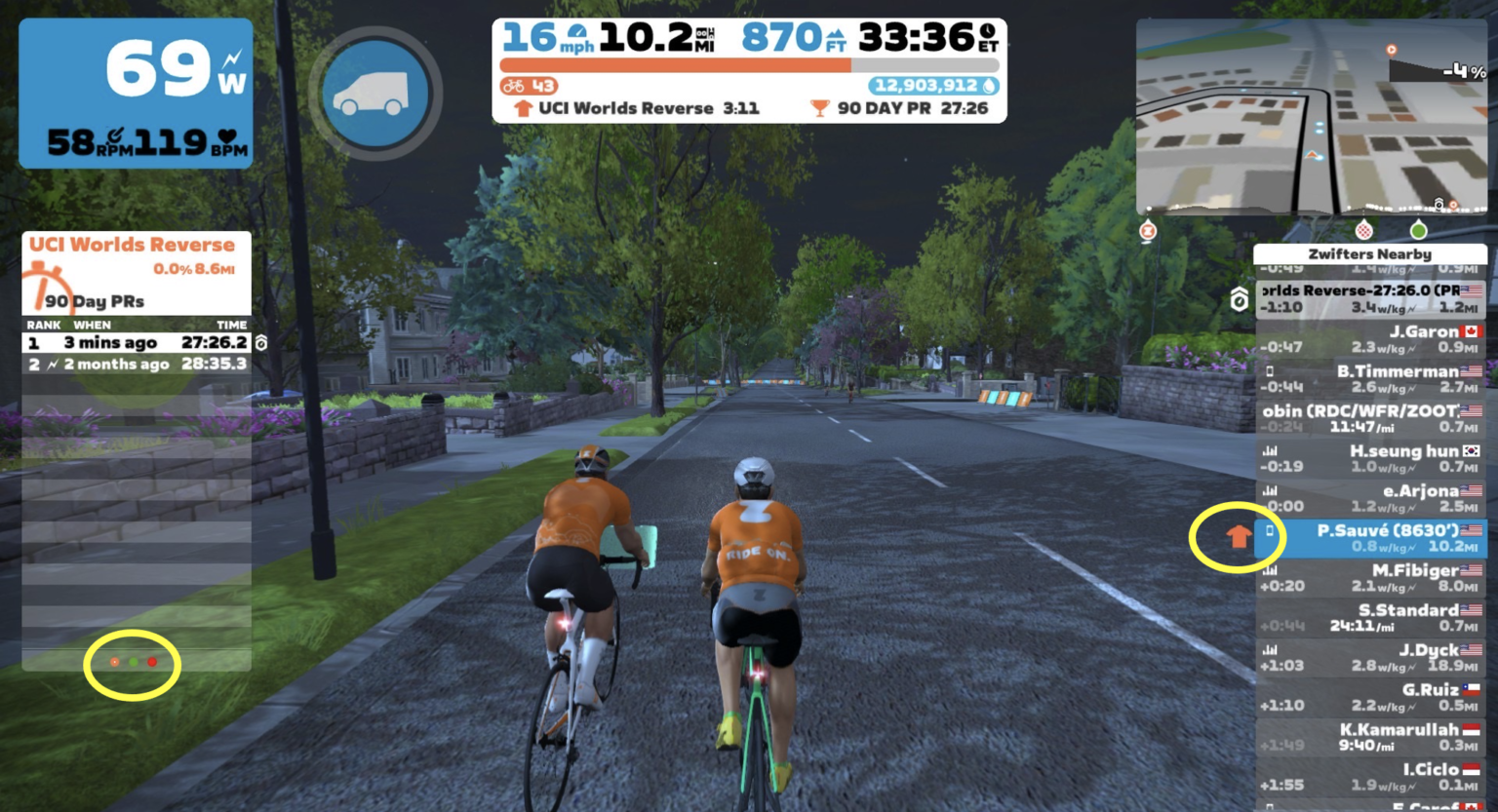
Task: Select the rank 1 '3 mins ago' PR row
Action: tap(137, 343)
